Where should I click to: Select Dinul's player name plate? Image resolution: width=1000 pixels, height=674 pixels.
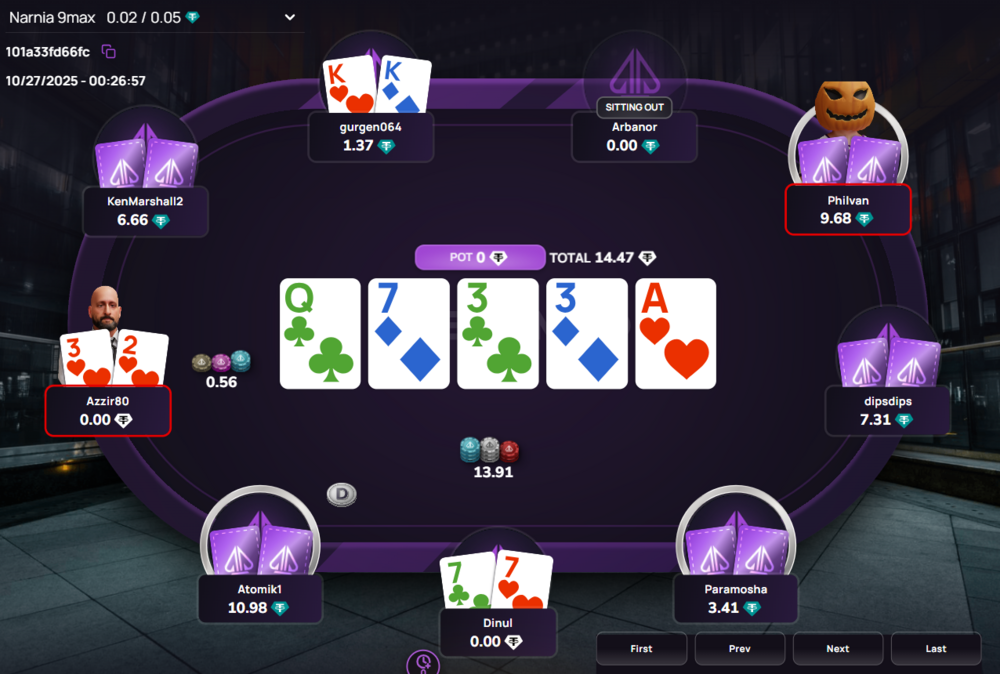[497, 632]
